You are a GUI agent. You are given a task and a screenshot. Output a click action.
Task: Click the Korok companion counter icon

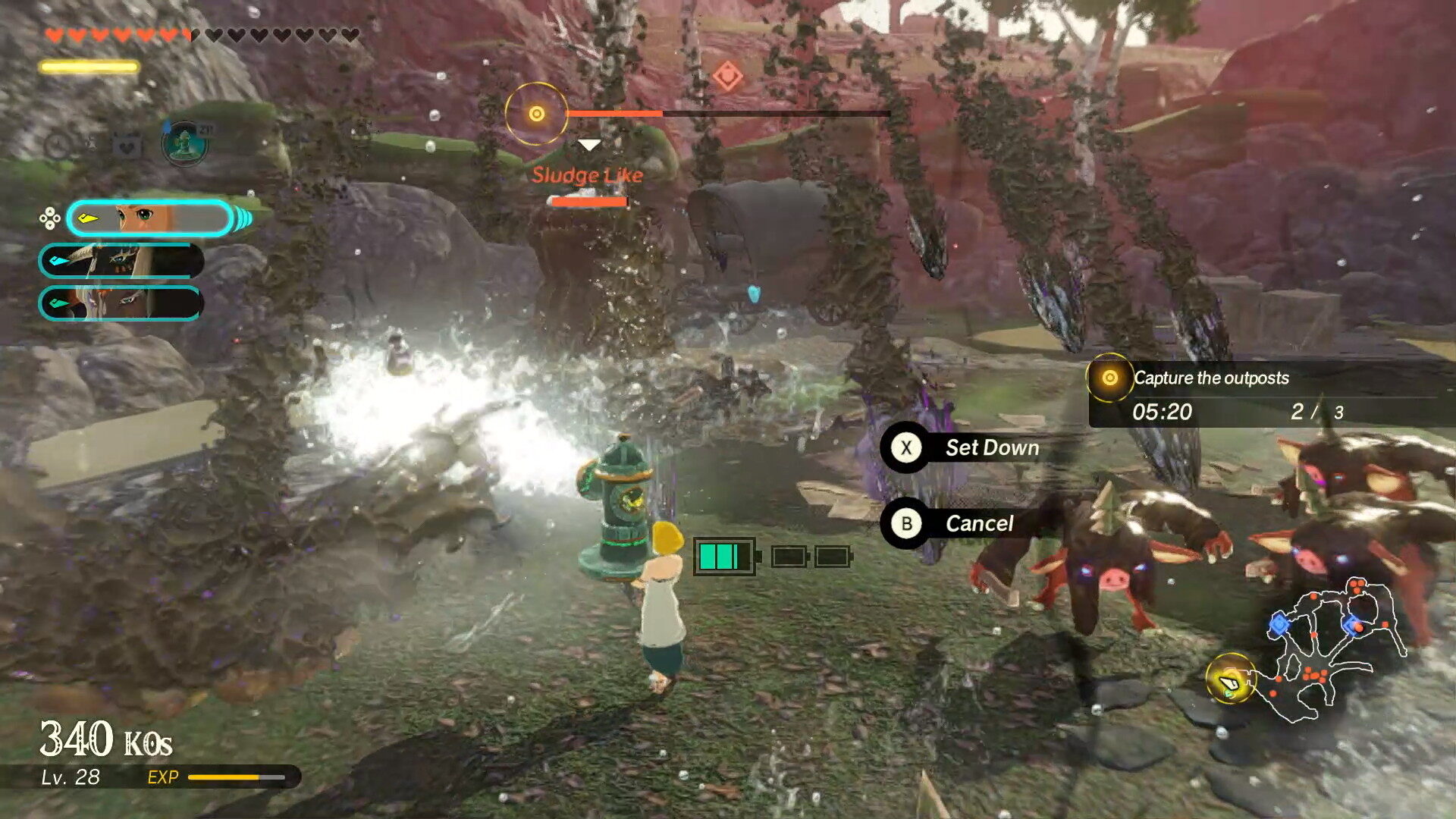coord(184,143)
